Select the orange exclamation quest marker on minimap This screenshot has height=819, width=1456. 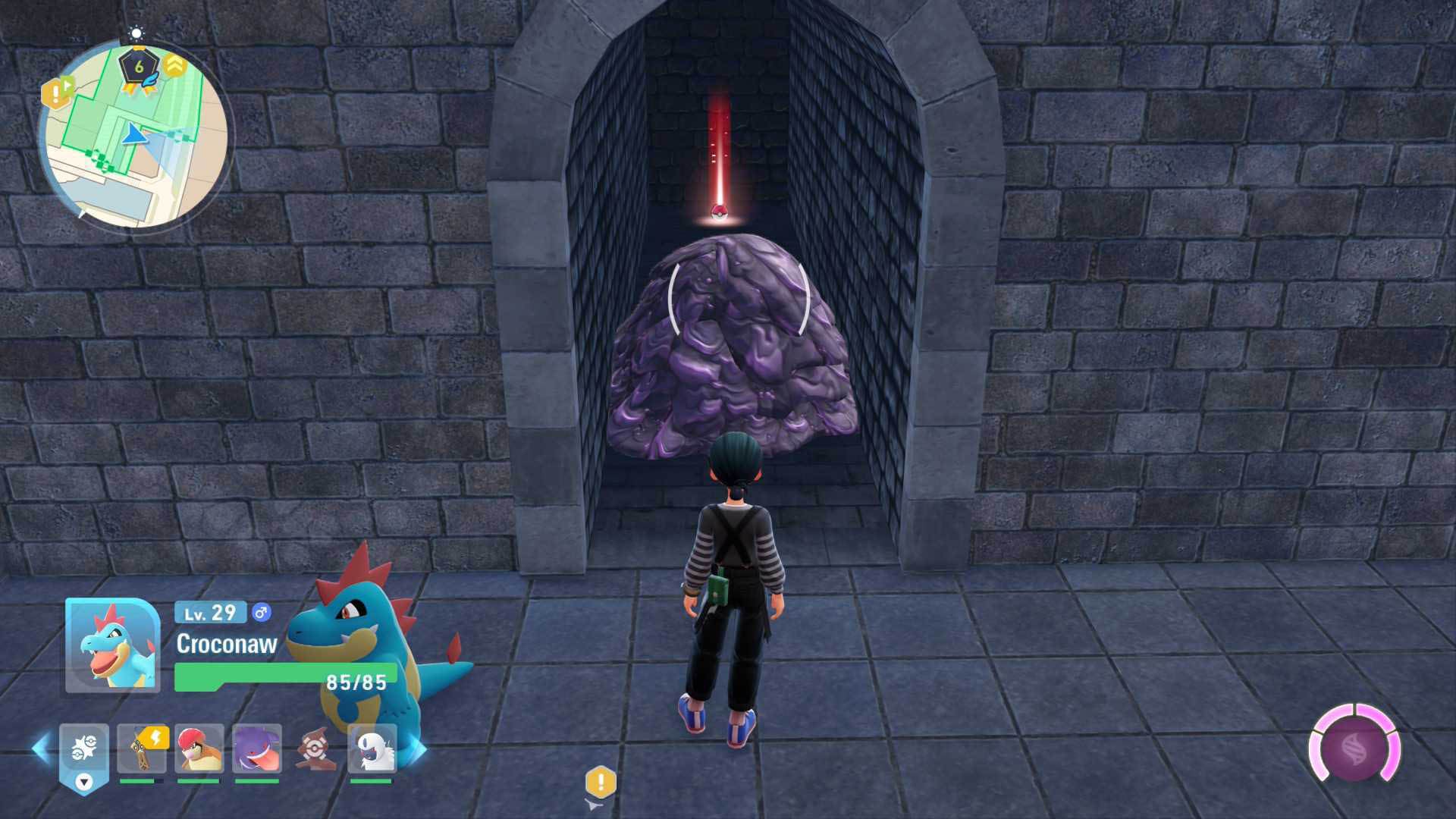[55, 94]
